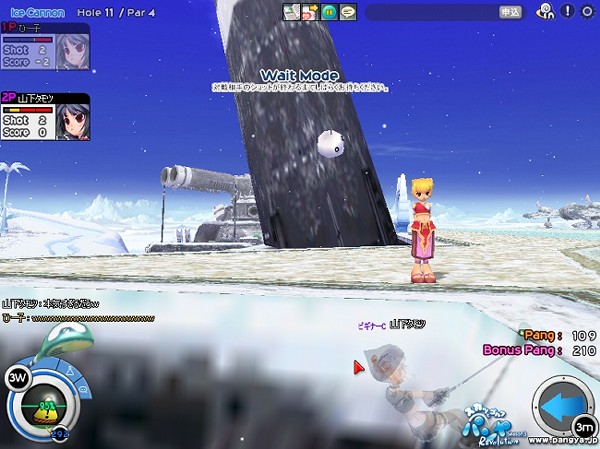
Task: Click the exclamation mark icon
Action: click(x=567, y=12)
